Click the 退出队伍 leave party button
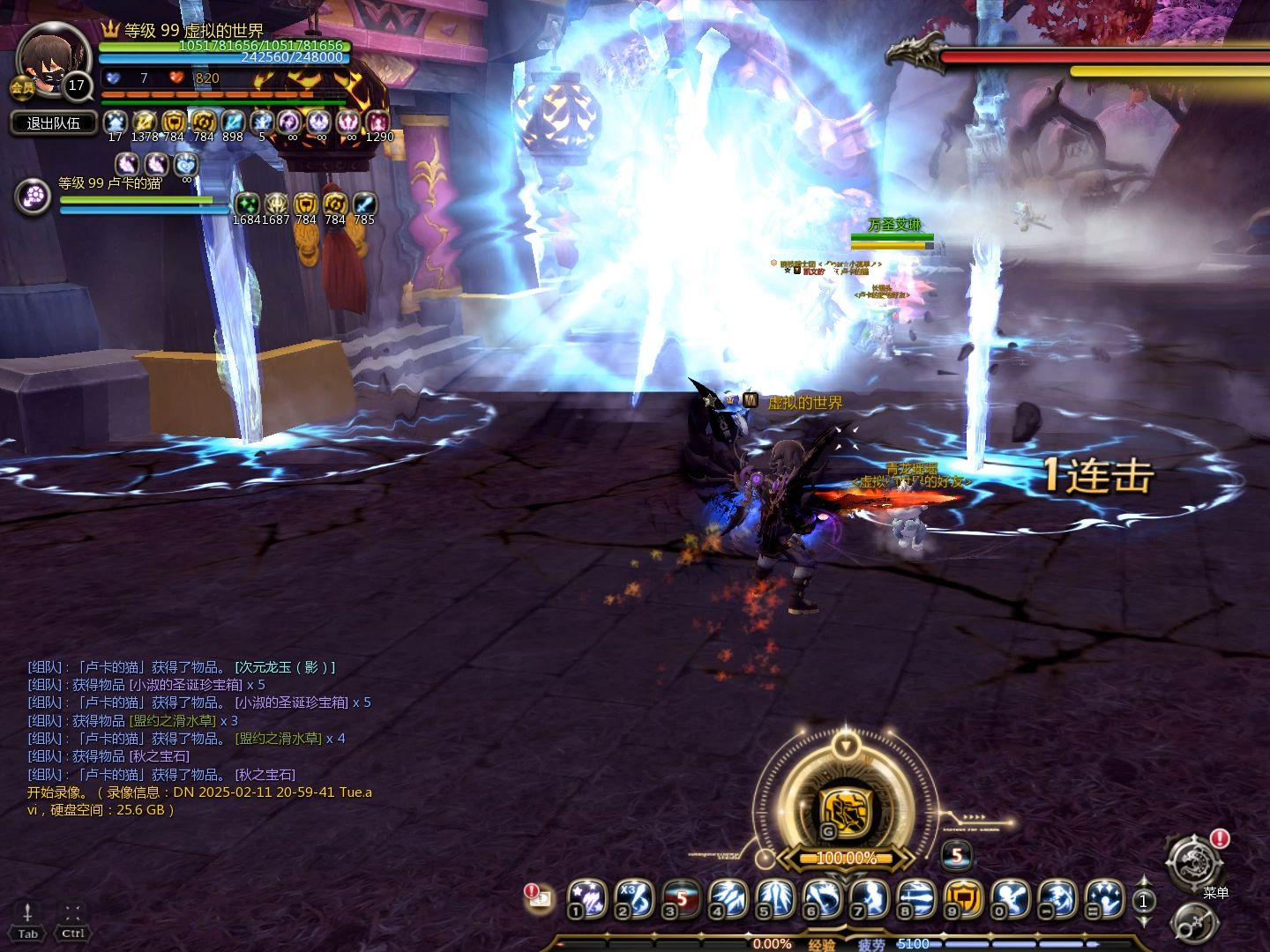 (x=54, y=123)
